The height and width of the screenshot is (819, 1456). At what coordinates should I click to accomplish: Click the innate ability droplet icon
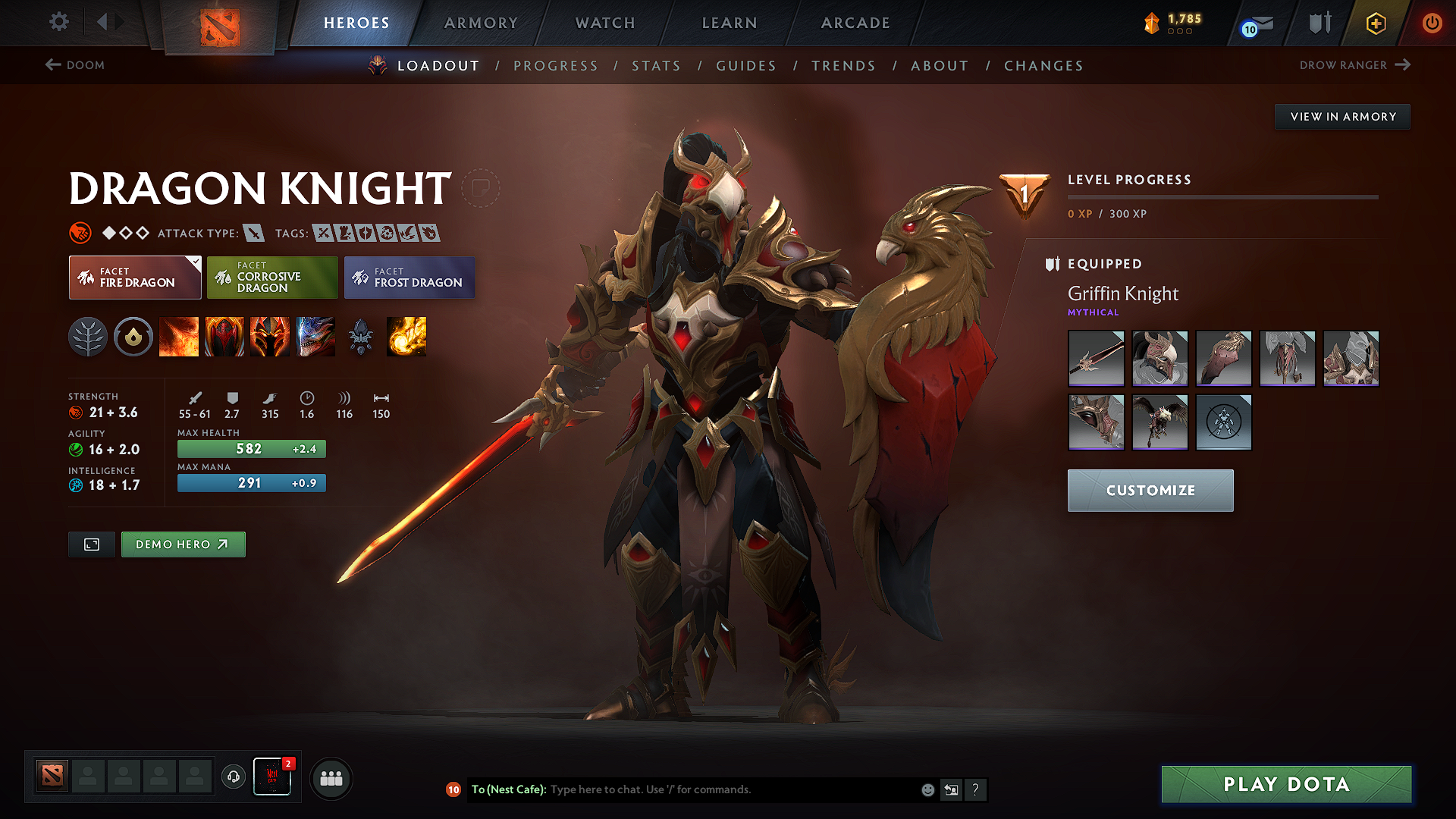[133, 337]
